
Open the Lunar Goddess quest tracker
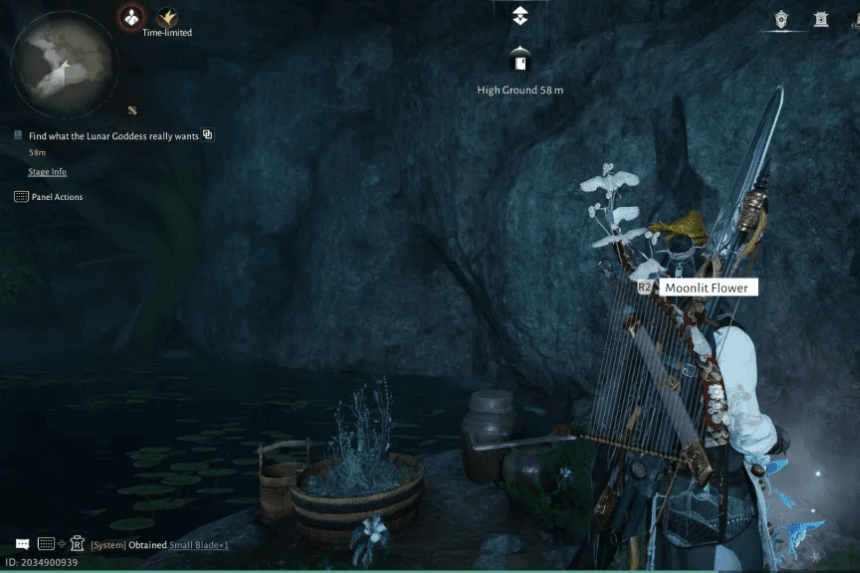click(113, 135)
